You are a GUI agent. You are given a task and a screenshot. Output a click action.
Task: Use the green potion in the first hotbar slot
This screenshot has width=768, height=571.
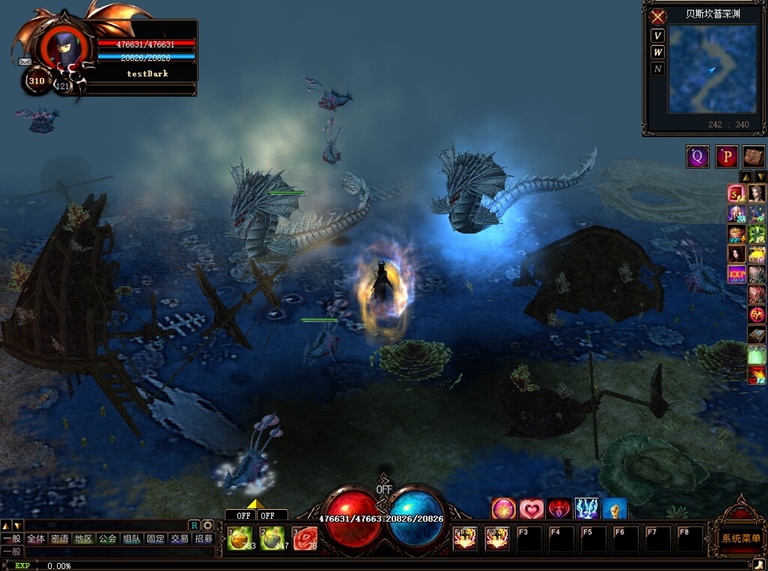click(x=238, y=538)
